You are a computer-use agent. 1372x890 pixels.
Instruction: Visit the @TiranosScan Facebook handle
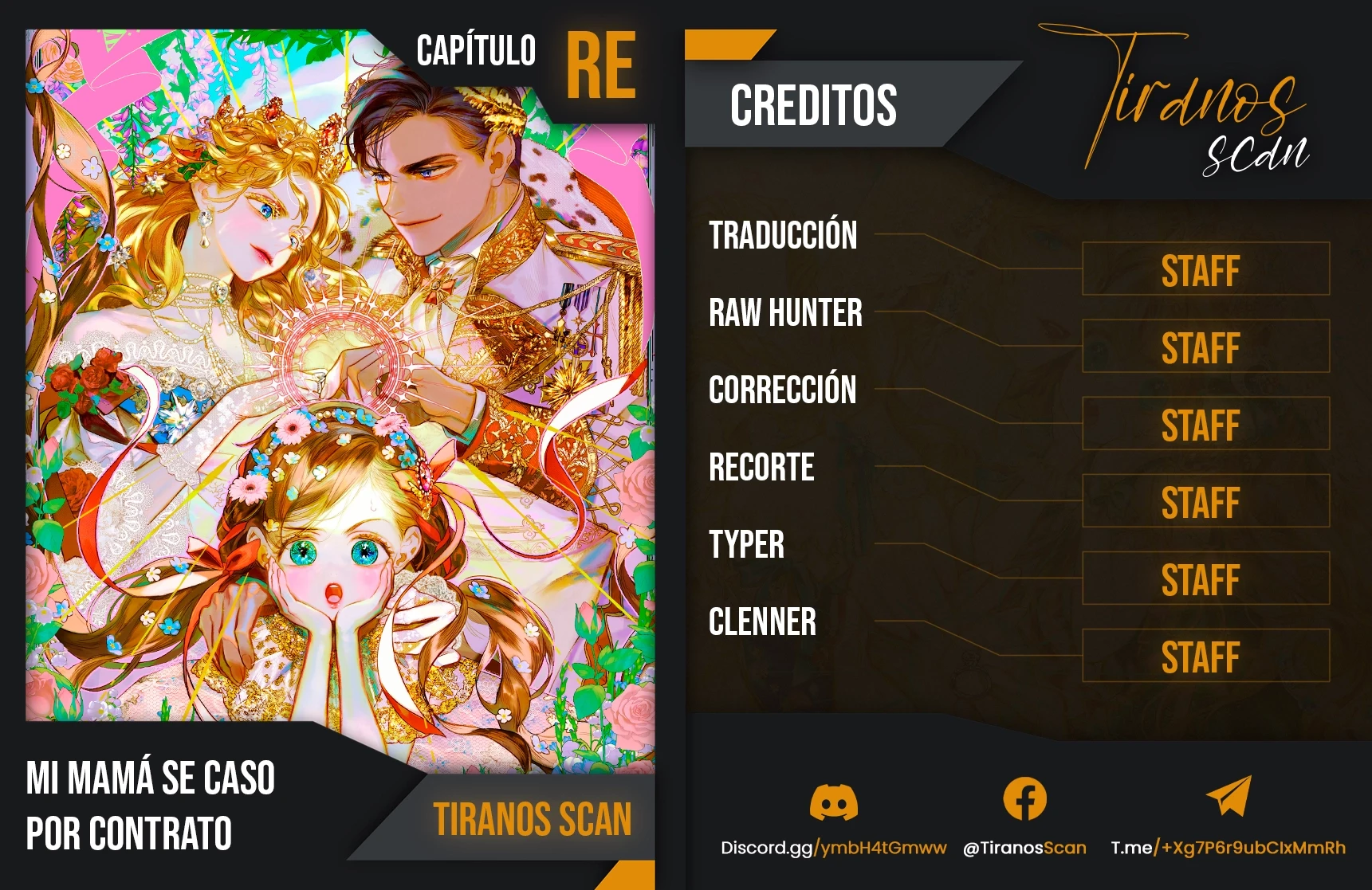1024,848
